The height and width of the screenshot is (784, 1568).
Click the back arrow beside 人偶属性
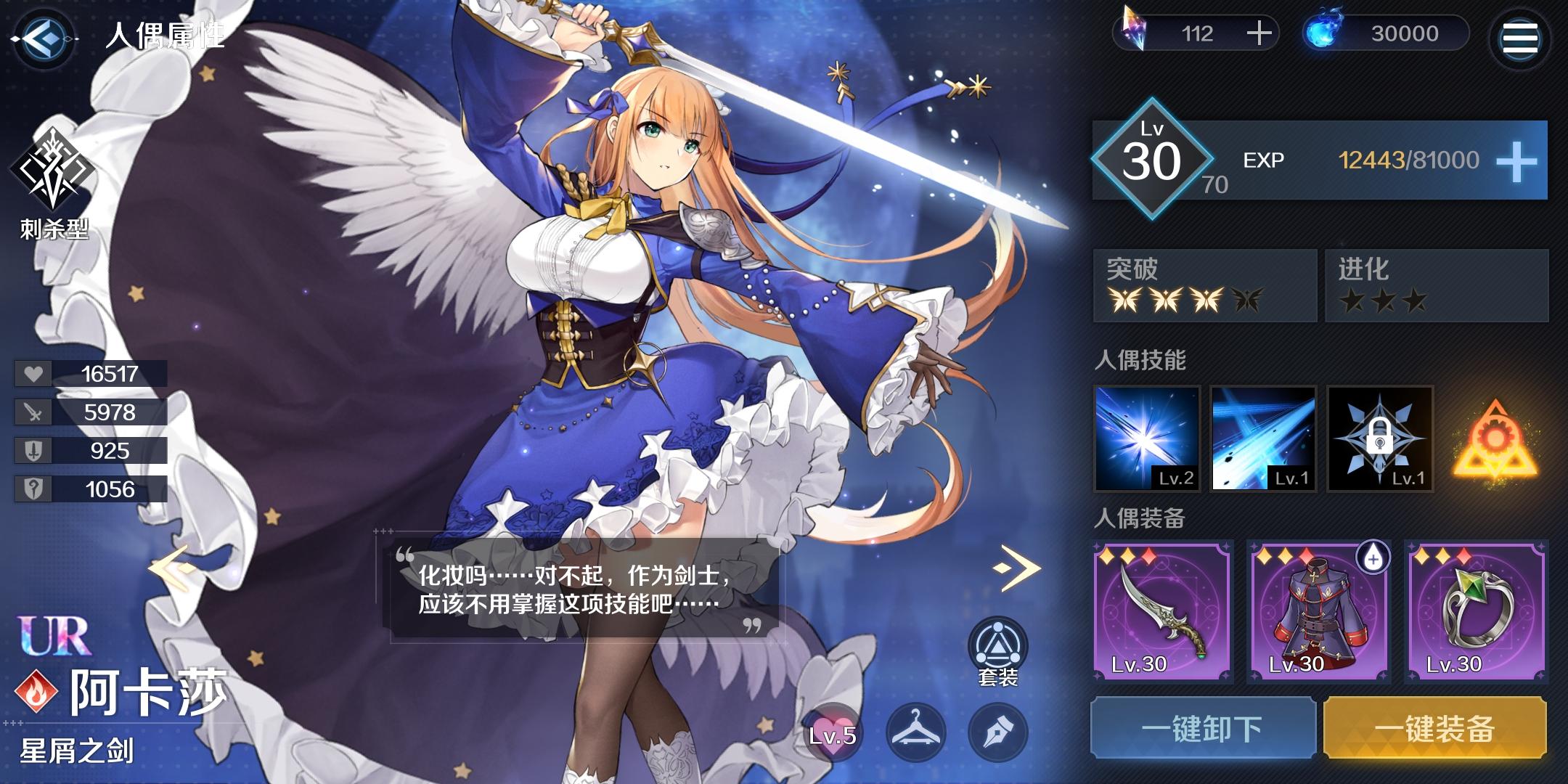coord(44,38)
